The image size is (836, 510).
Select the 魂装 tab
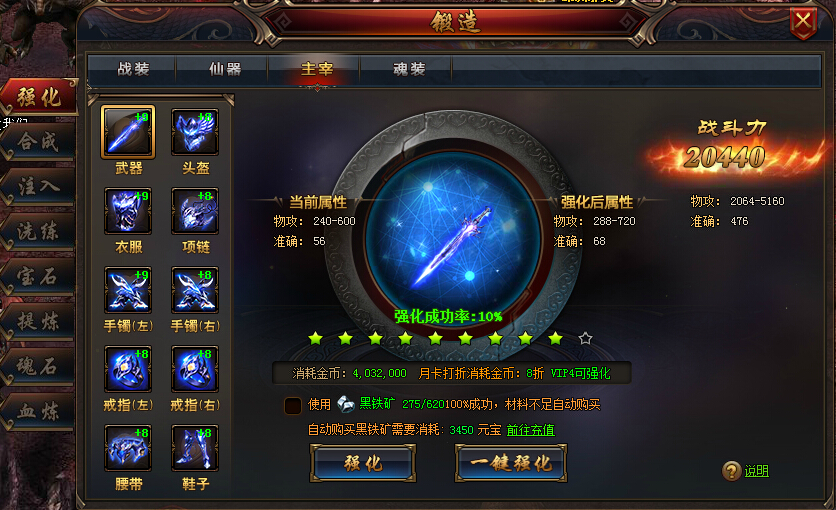409,69
